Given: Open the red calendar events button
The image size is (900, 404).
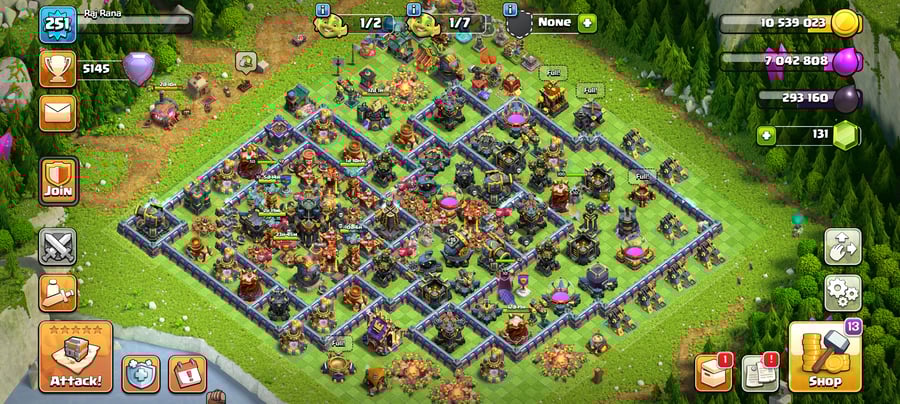Looking at the screenshot, I should pos(187,373).
